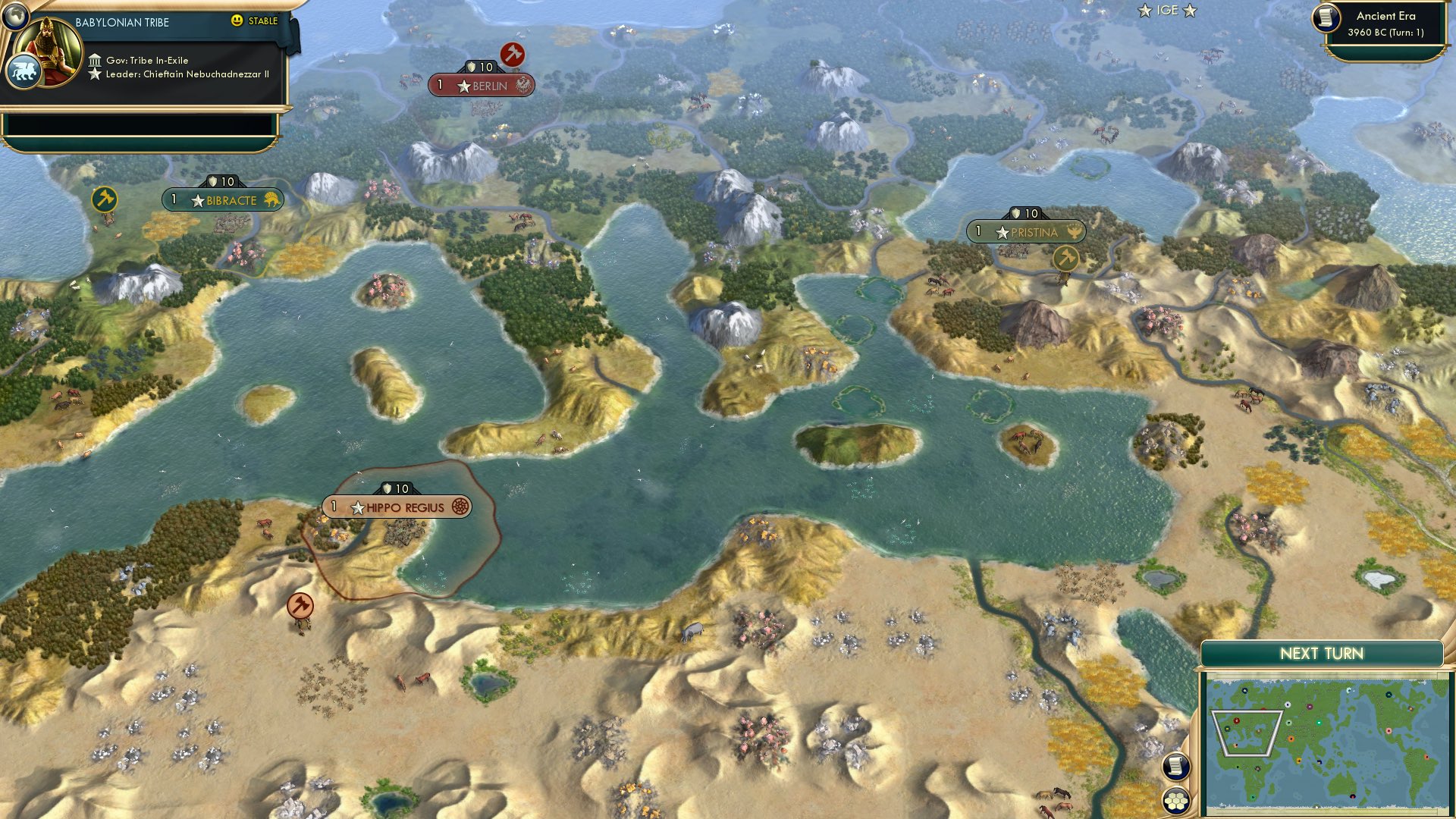1456x819 pixels.
Task: Click the star icon on the Bibracte banner
Action: (x=199, y=201)
